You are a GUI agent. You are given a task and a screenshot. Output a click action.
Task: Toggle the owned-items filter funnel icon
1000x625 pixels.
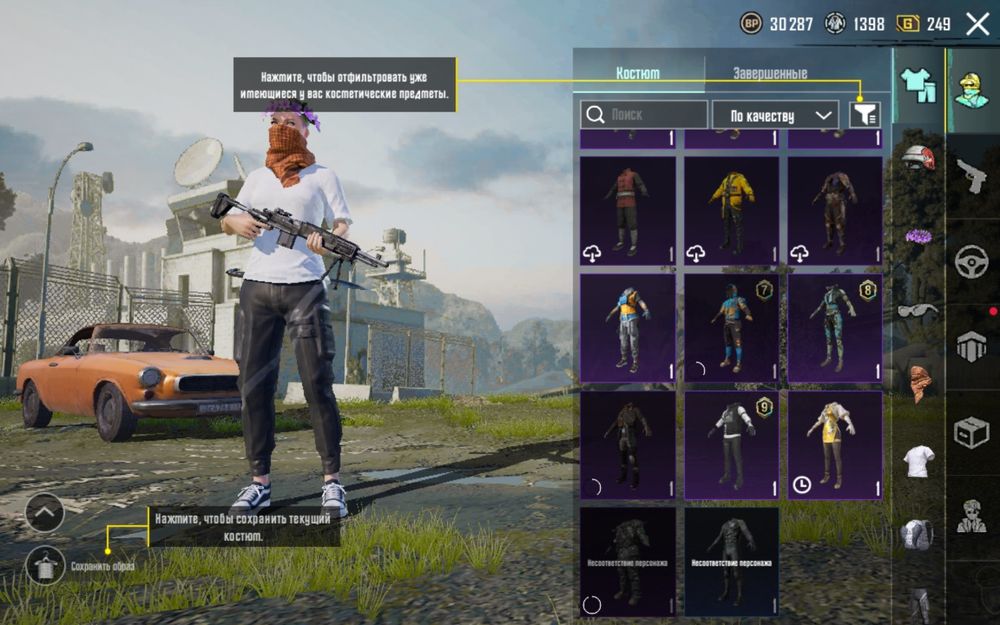pyautogui.click(x=865, y=115)
